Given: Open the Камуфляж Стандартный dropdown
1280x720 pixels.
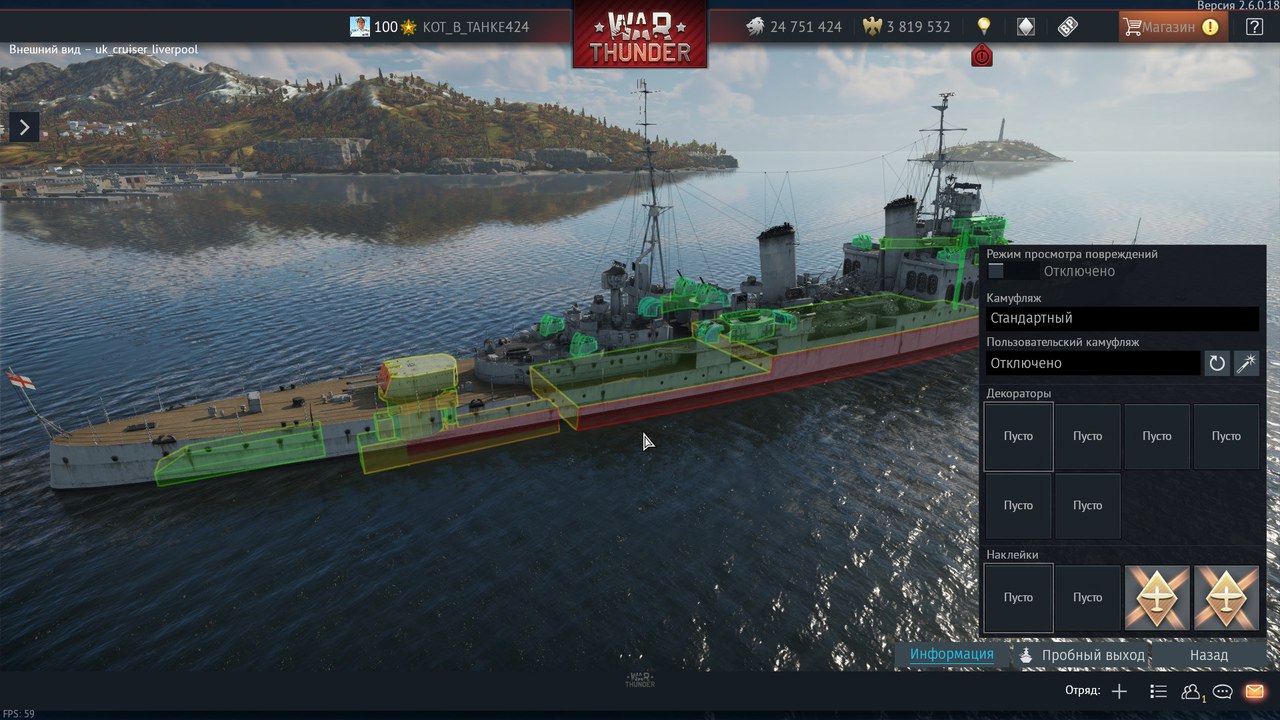Looking at the screenshot, I should pos(1122,318).
